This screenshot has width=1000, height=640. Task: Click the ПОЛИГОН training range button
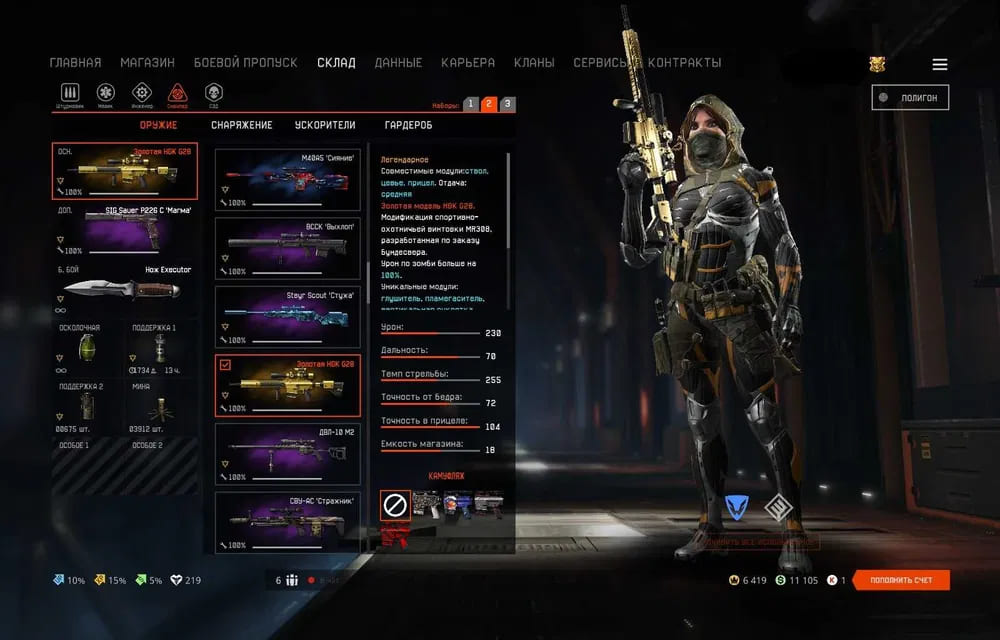point(910,97)
